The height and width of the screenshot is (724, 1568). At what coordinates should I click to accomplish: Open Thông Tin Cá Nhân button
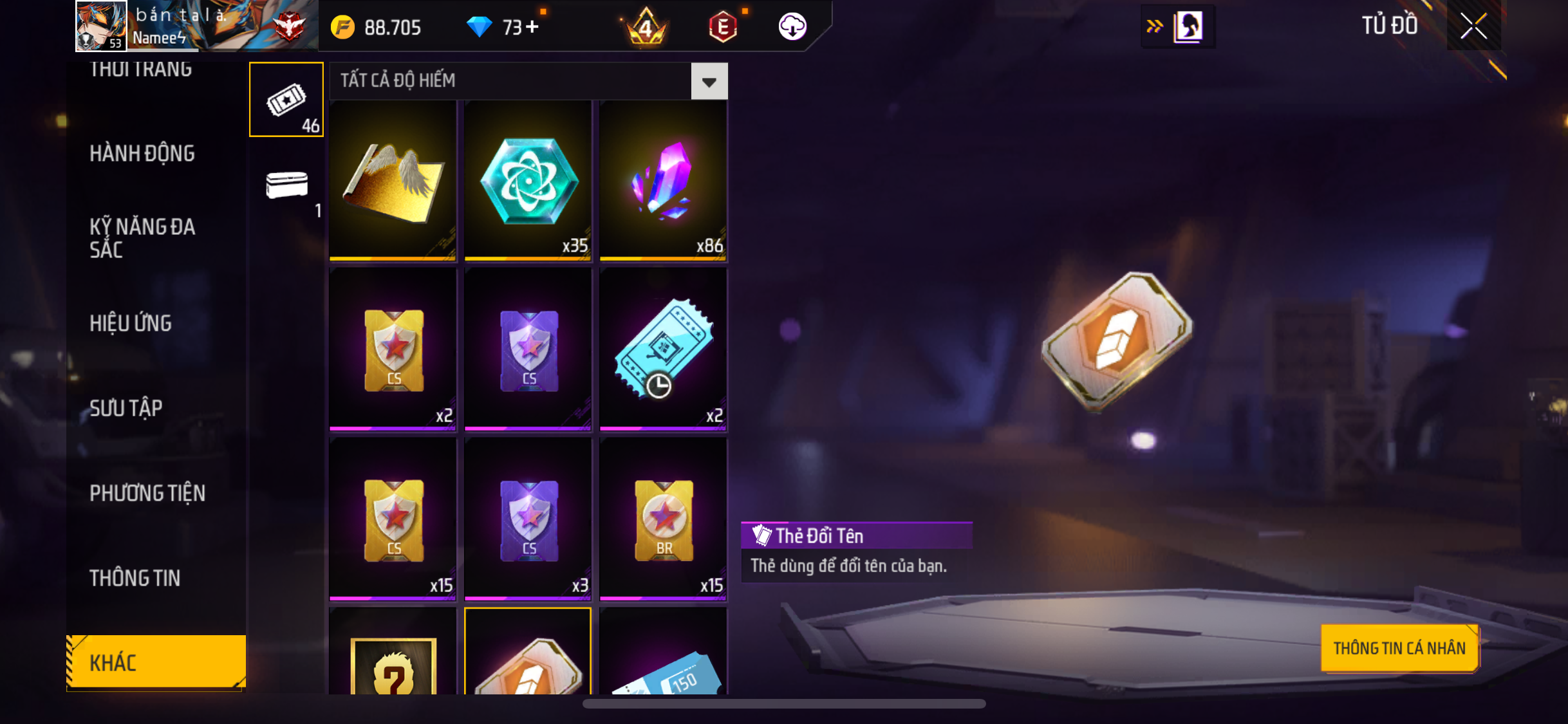pyautogui.click(x=1399, y=648)
